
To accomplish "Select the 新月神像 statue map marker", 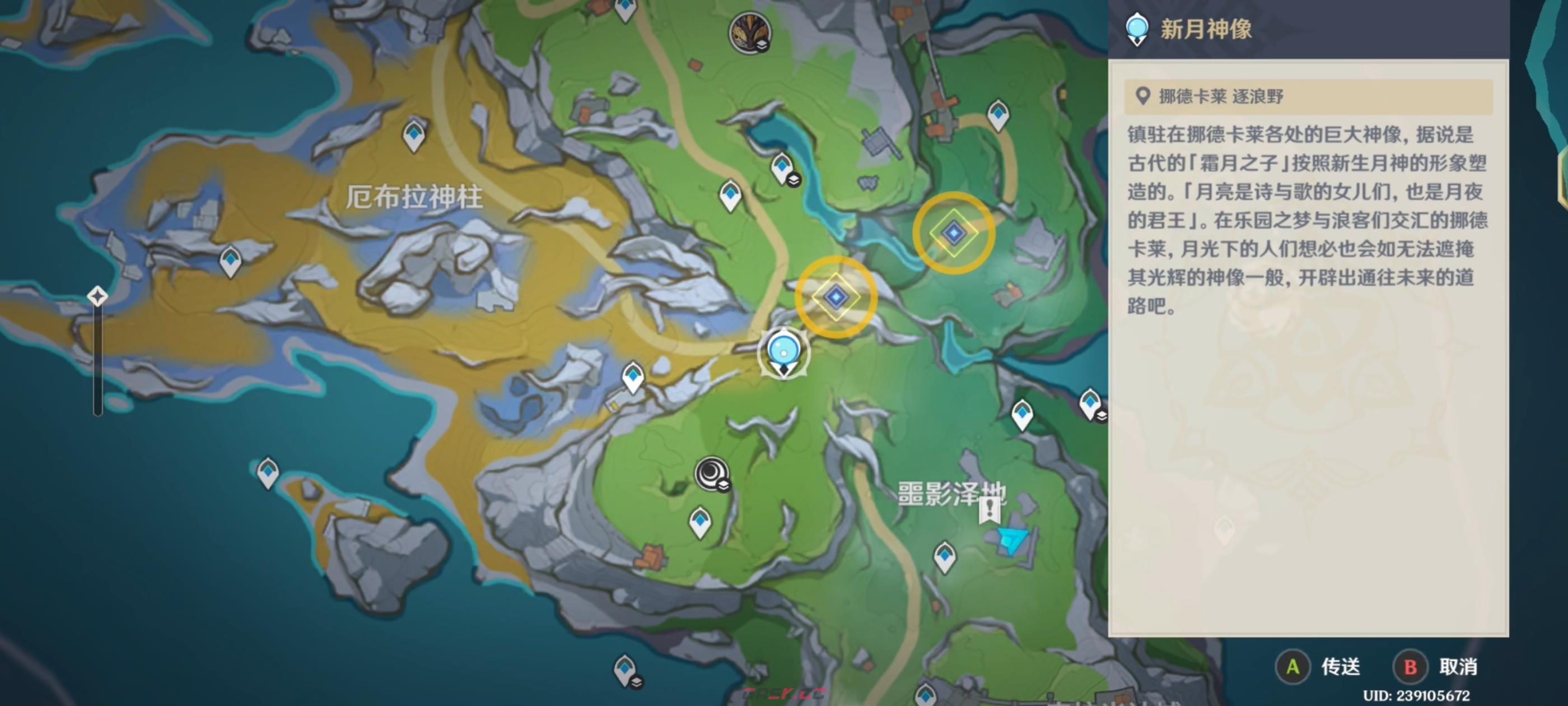I will pyautogui.click(x=783, y=352).
